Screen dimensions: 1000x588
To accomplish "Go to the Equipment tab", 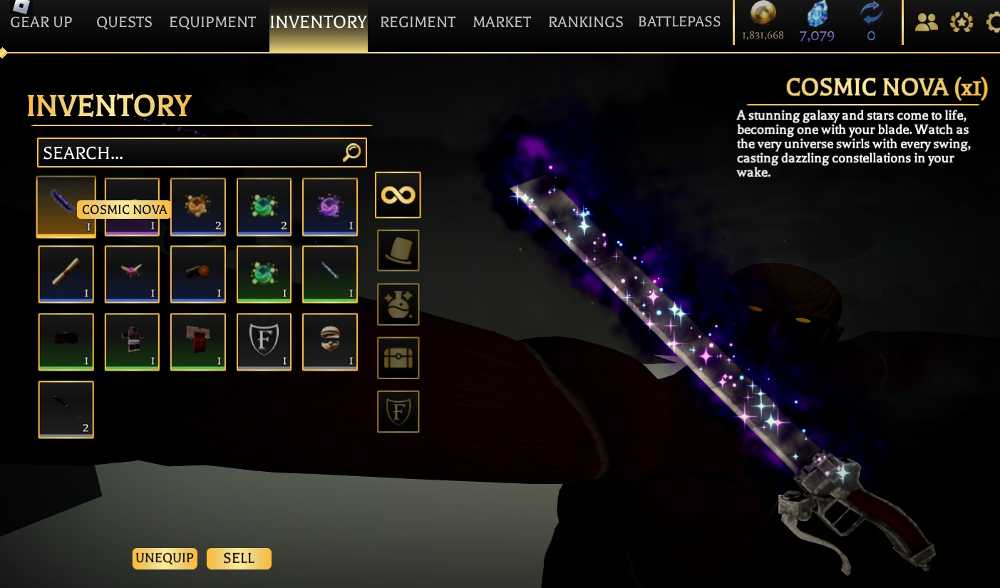I will coord(212,22).
